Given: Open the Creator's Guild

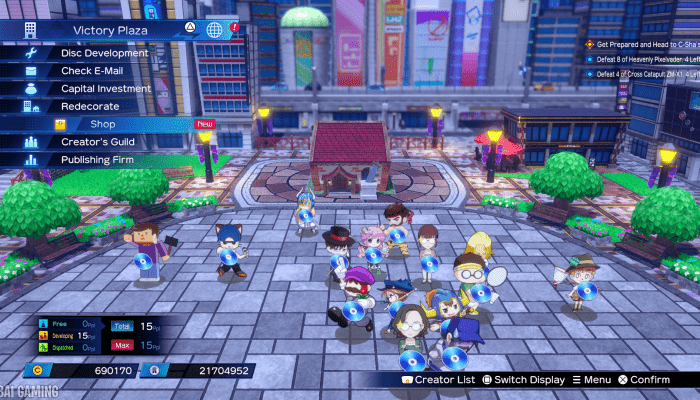Looking at the screenshot, I should 99,142.
